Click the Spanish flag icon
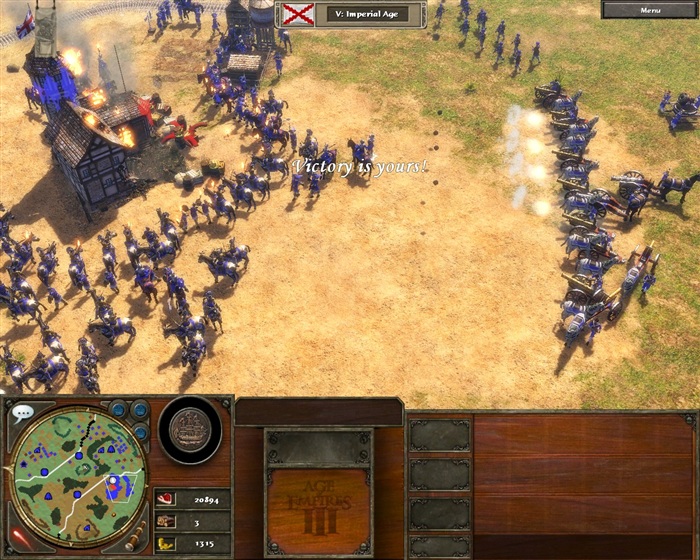700x560 pixels. 297,14
